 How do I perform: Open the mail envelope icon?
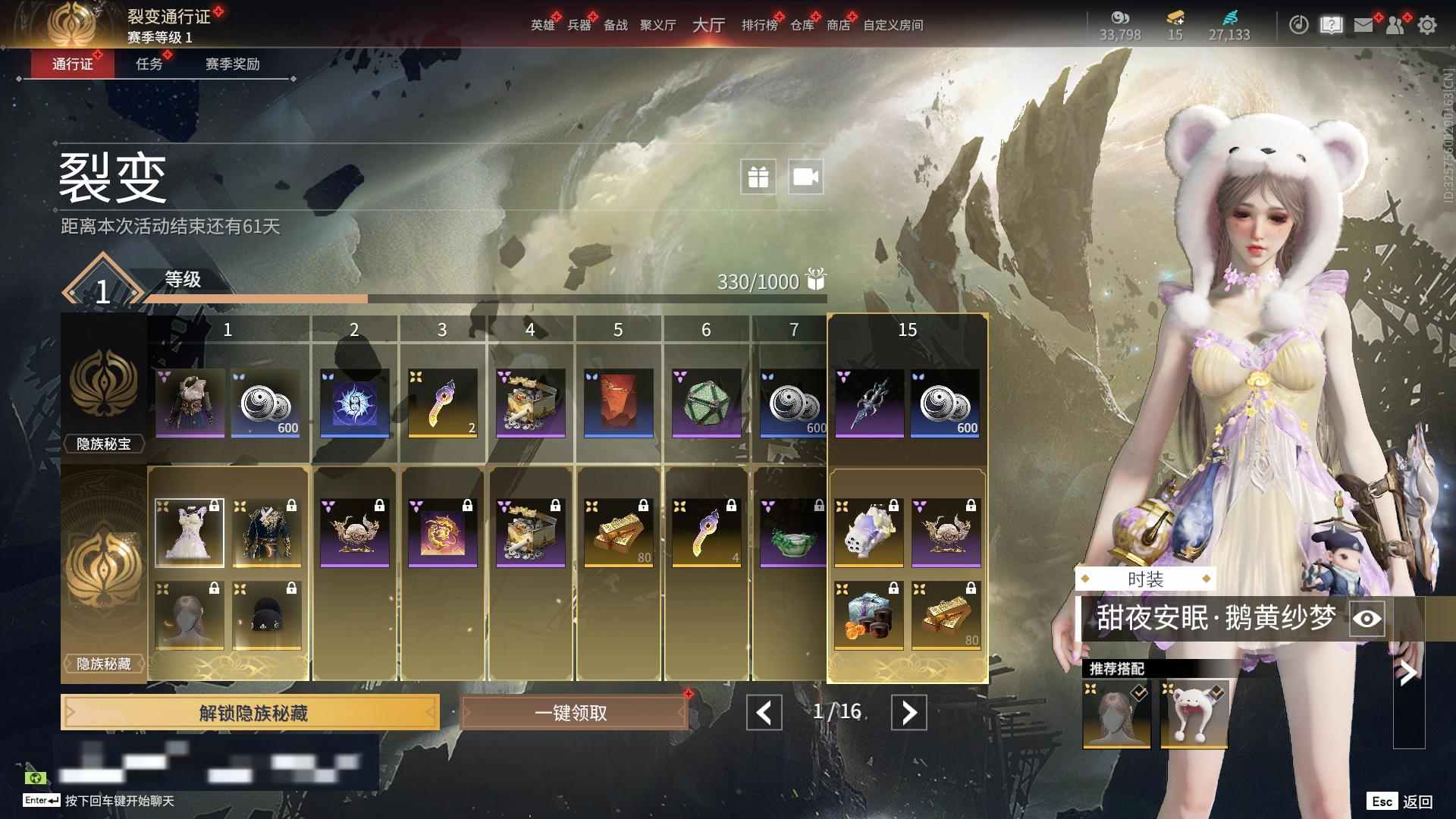coord(1363,25)
